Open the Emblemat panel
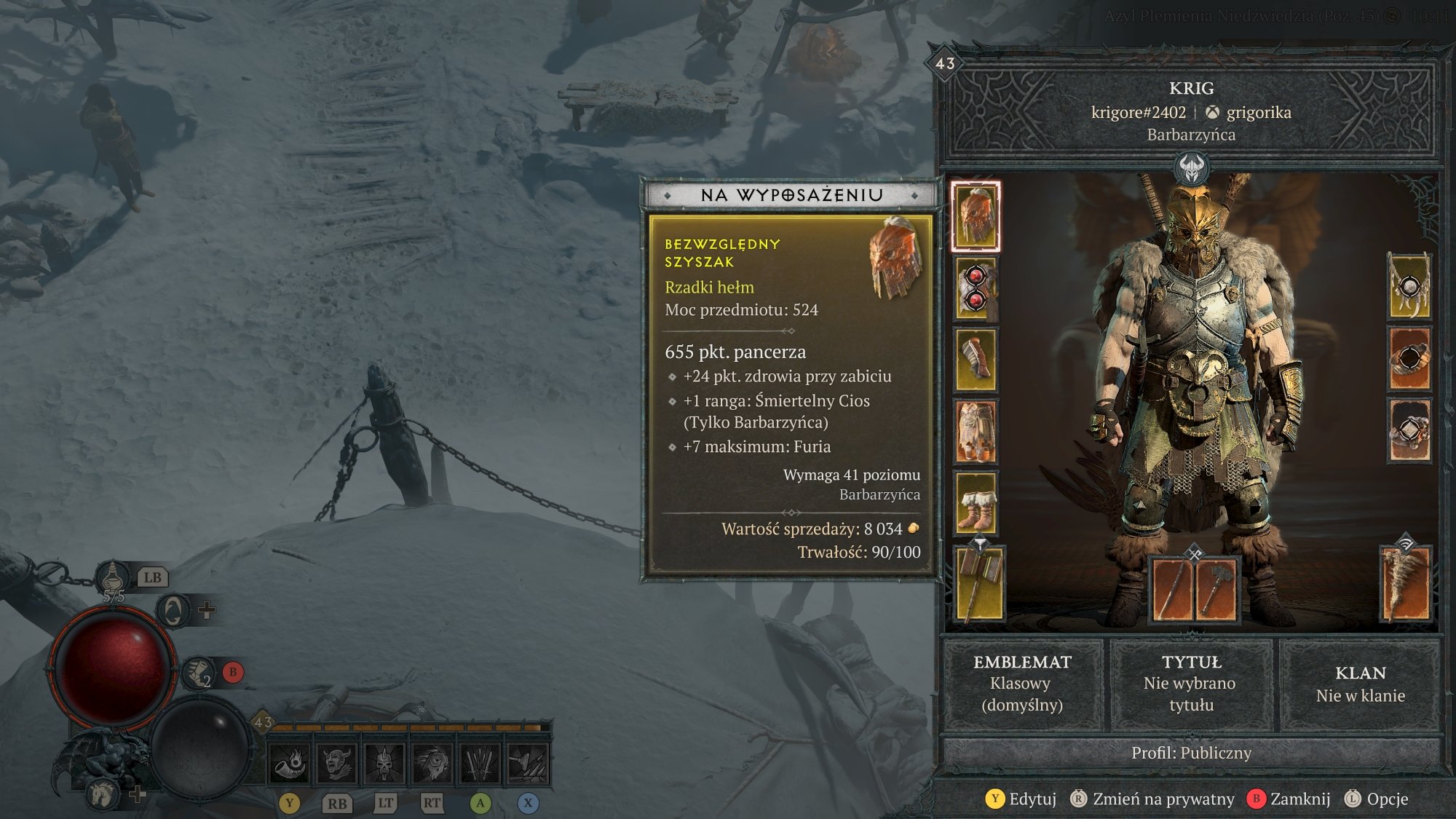 click(1022, 683)
